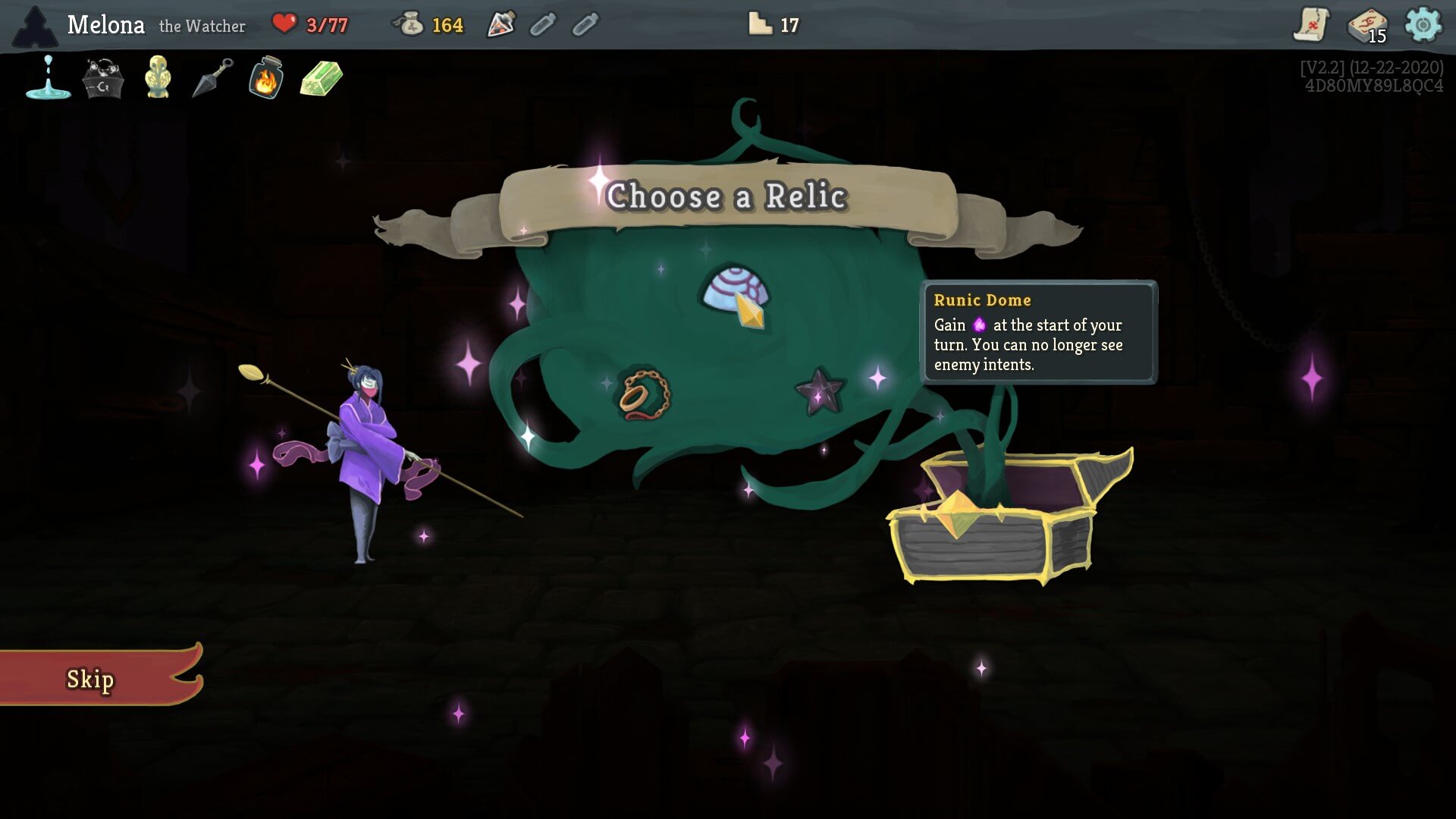This screenshot has height=819, width=1456.
Task: Skip the relic reward
Action: (x=91, y=679)
